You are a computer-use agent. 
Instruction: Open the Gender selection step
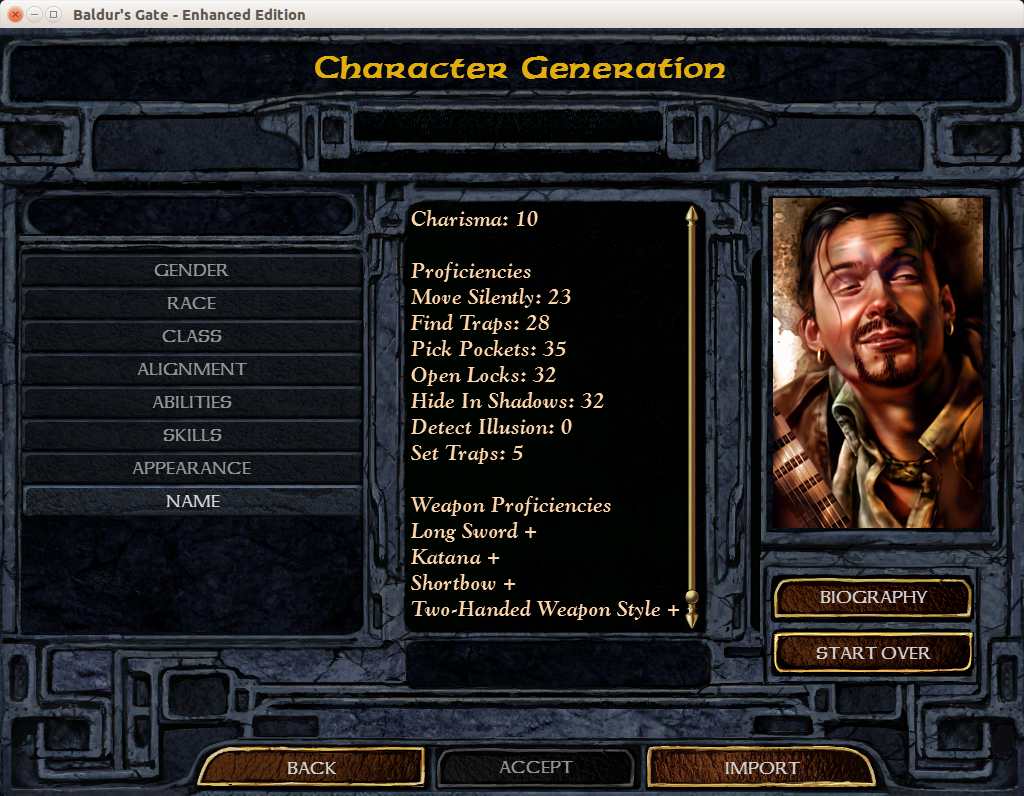point(191,270)
